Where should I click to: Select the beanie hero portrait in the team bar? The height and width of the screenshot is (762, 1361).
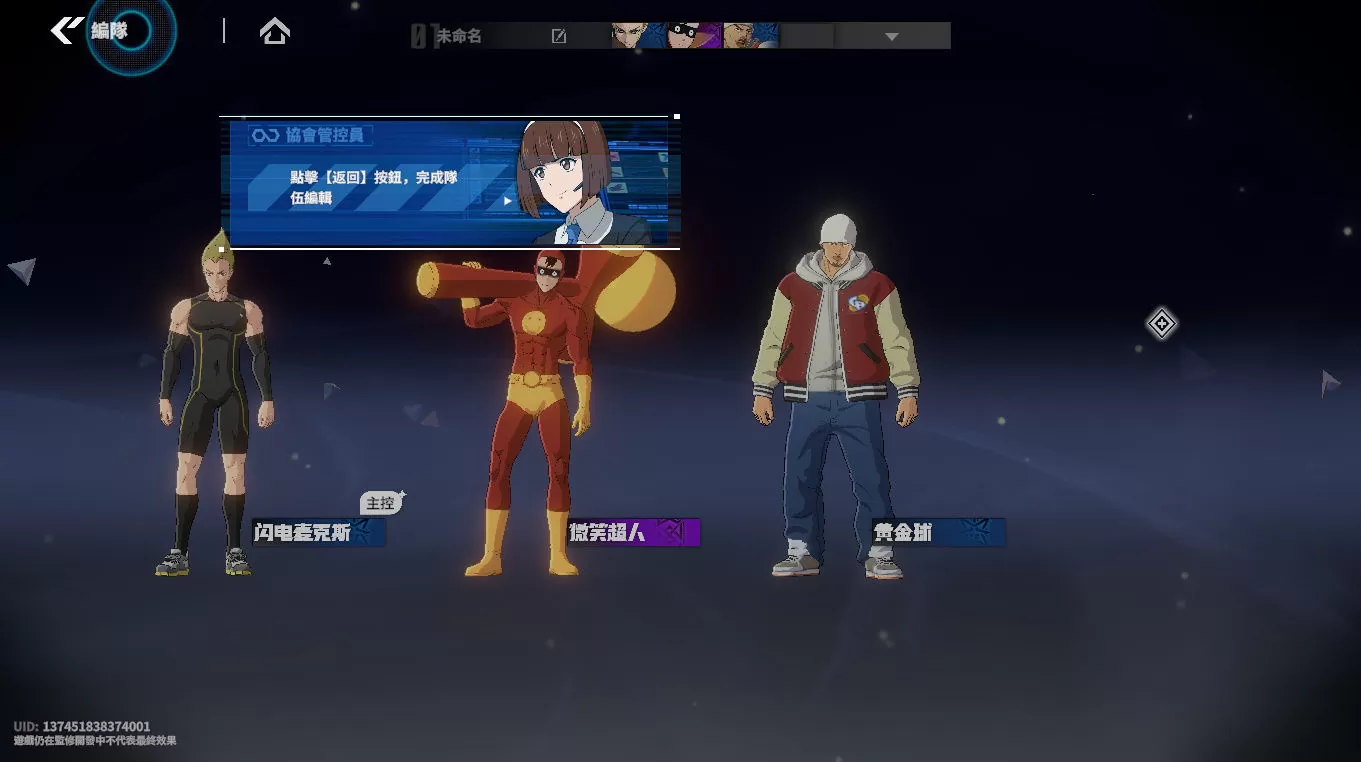750,36
